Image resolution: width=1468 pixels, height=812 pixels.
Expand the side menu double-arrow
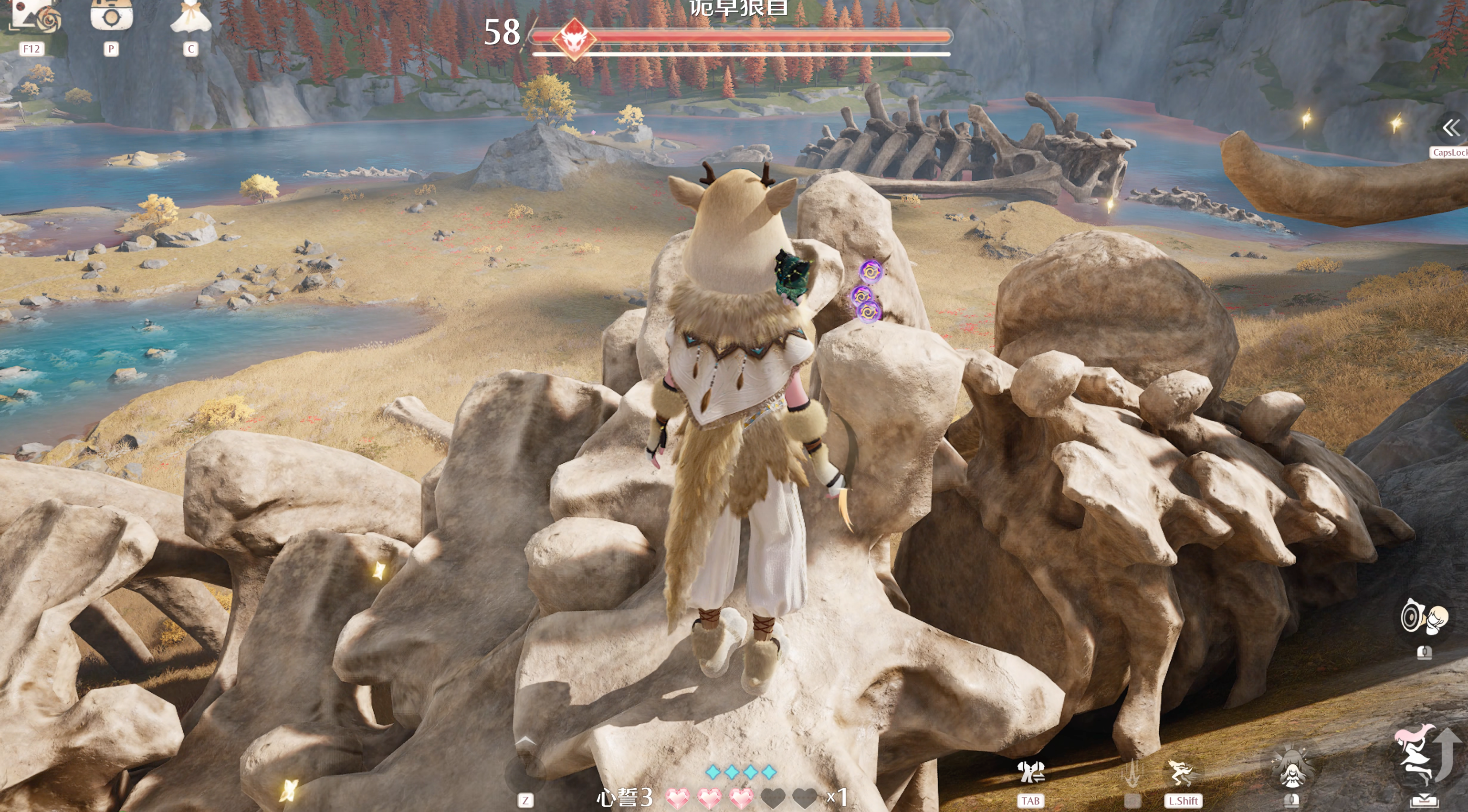1451,128
